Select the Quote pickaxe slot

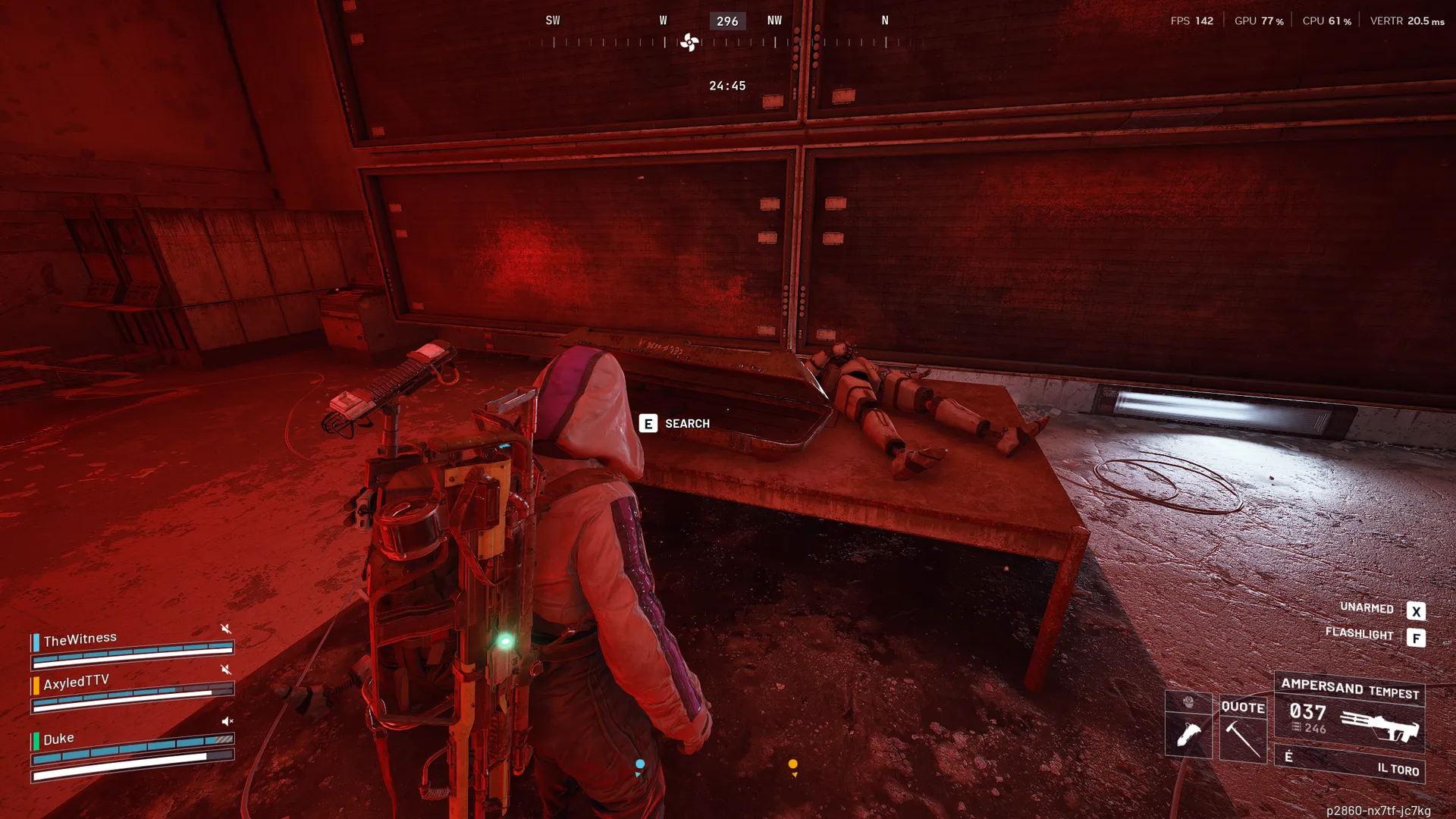tap(1243, 730)
